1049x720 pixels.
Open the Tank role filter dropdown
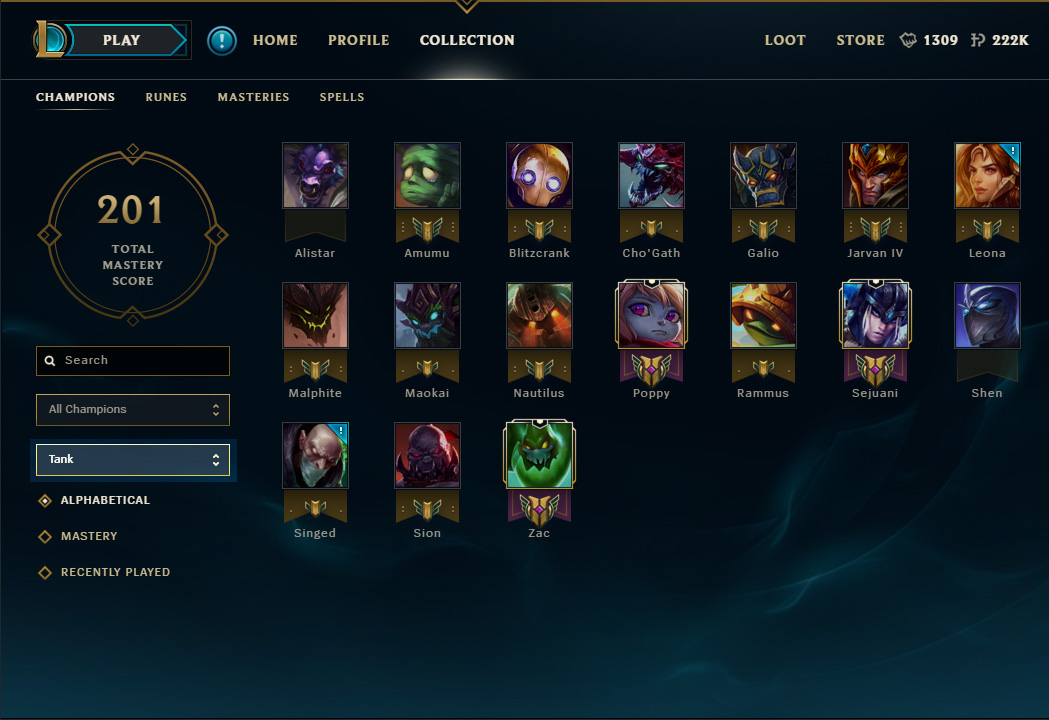[133, 459]
